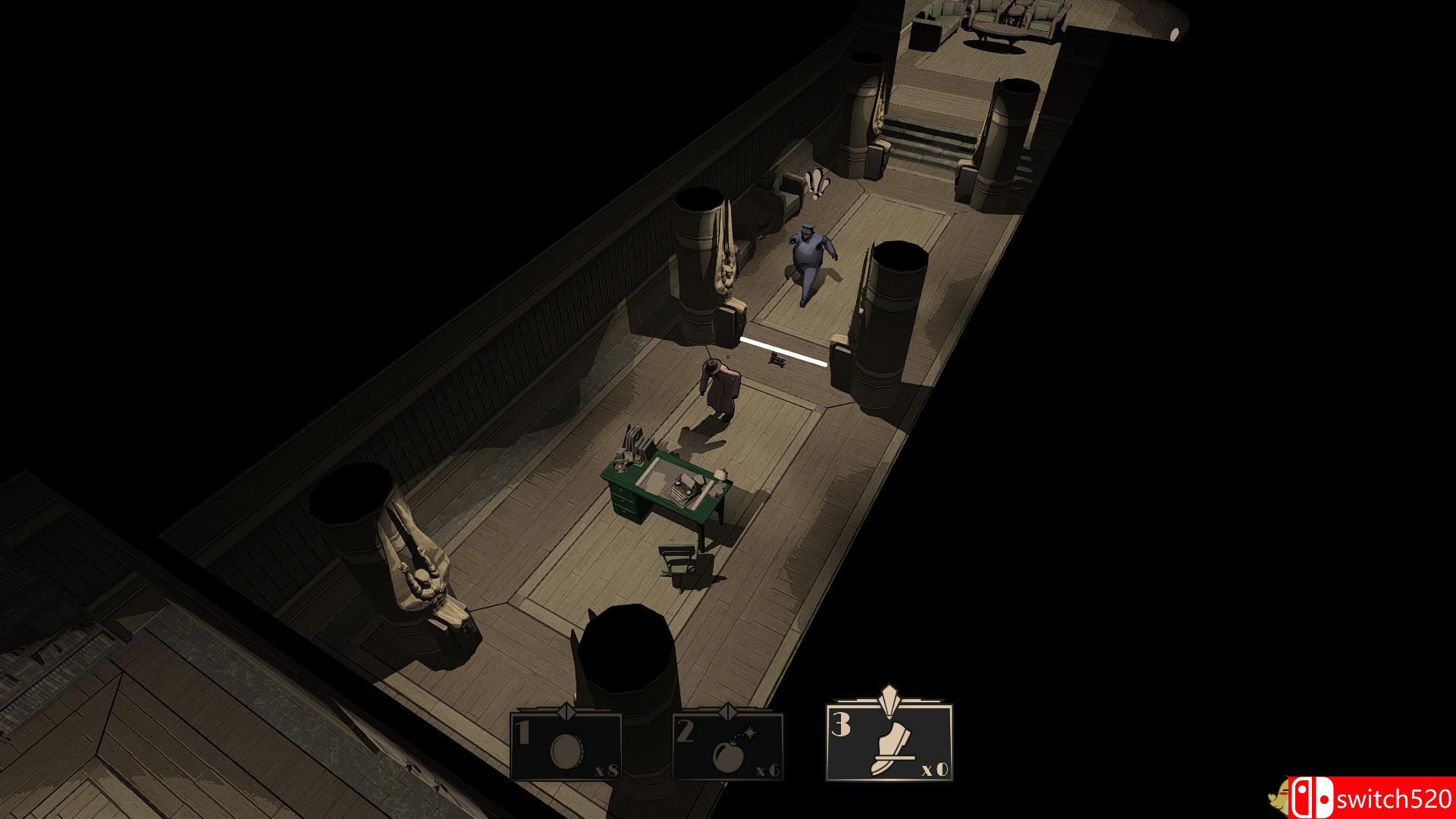Click the x0 count on the shoe slot

click(935, 769)
